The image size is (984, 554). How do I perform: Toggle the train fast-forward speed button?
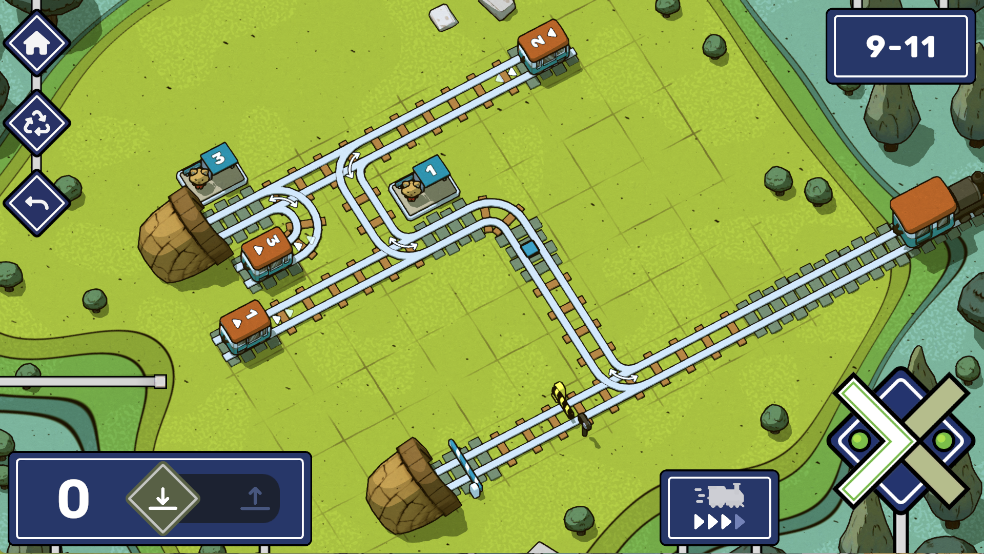pyautogui.click(x=719, y=508)
